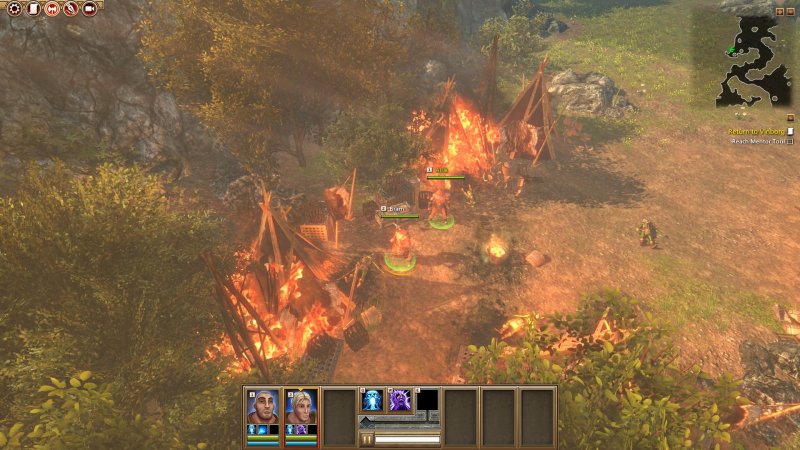Select the Return to Virborg objective
The height and width of the screenshot is (450, 800).
click(755, 131)
